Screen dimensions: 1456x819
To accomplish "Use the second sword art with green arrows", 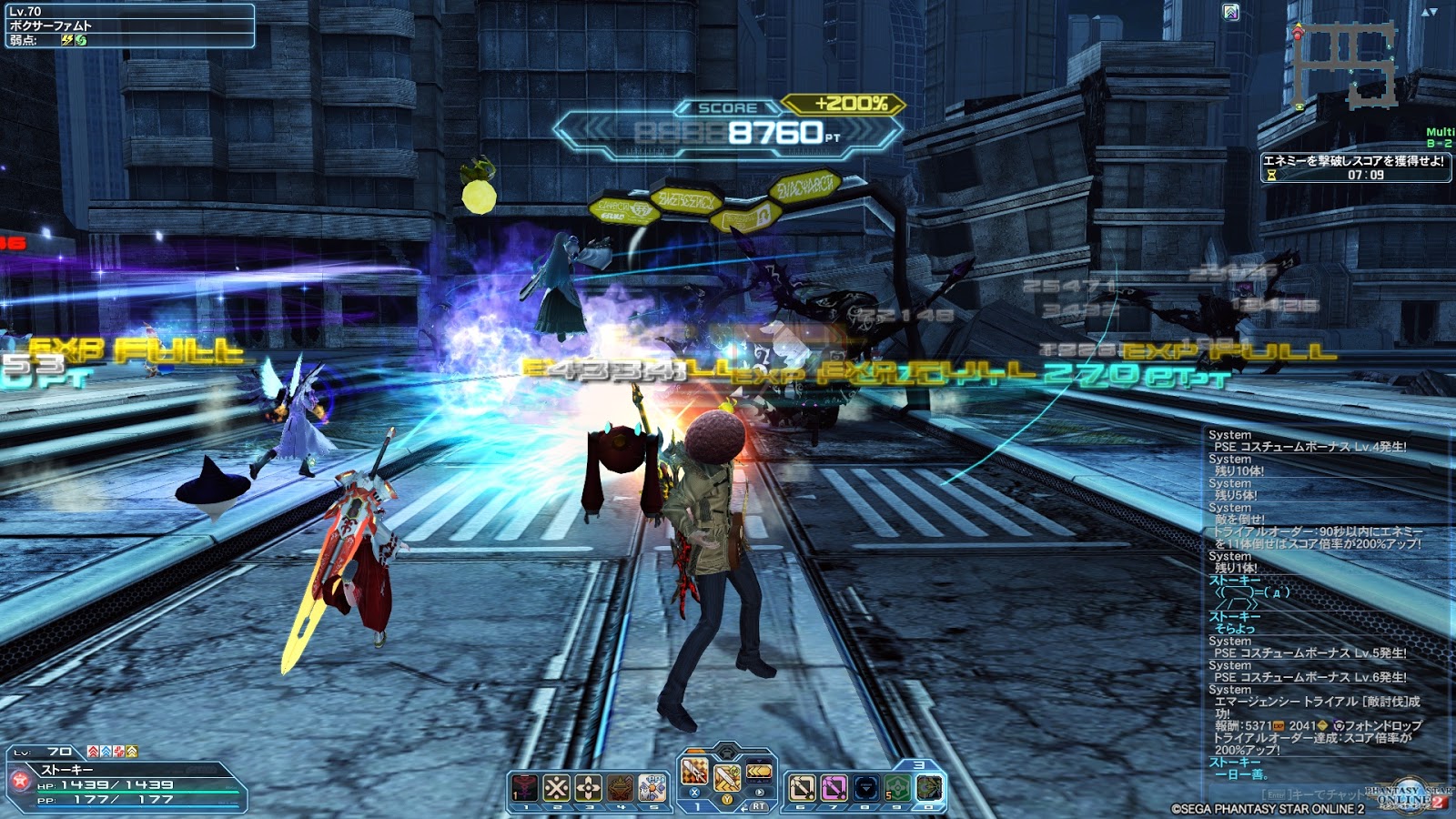I will coord(726,778).
